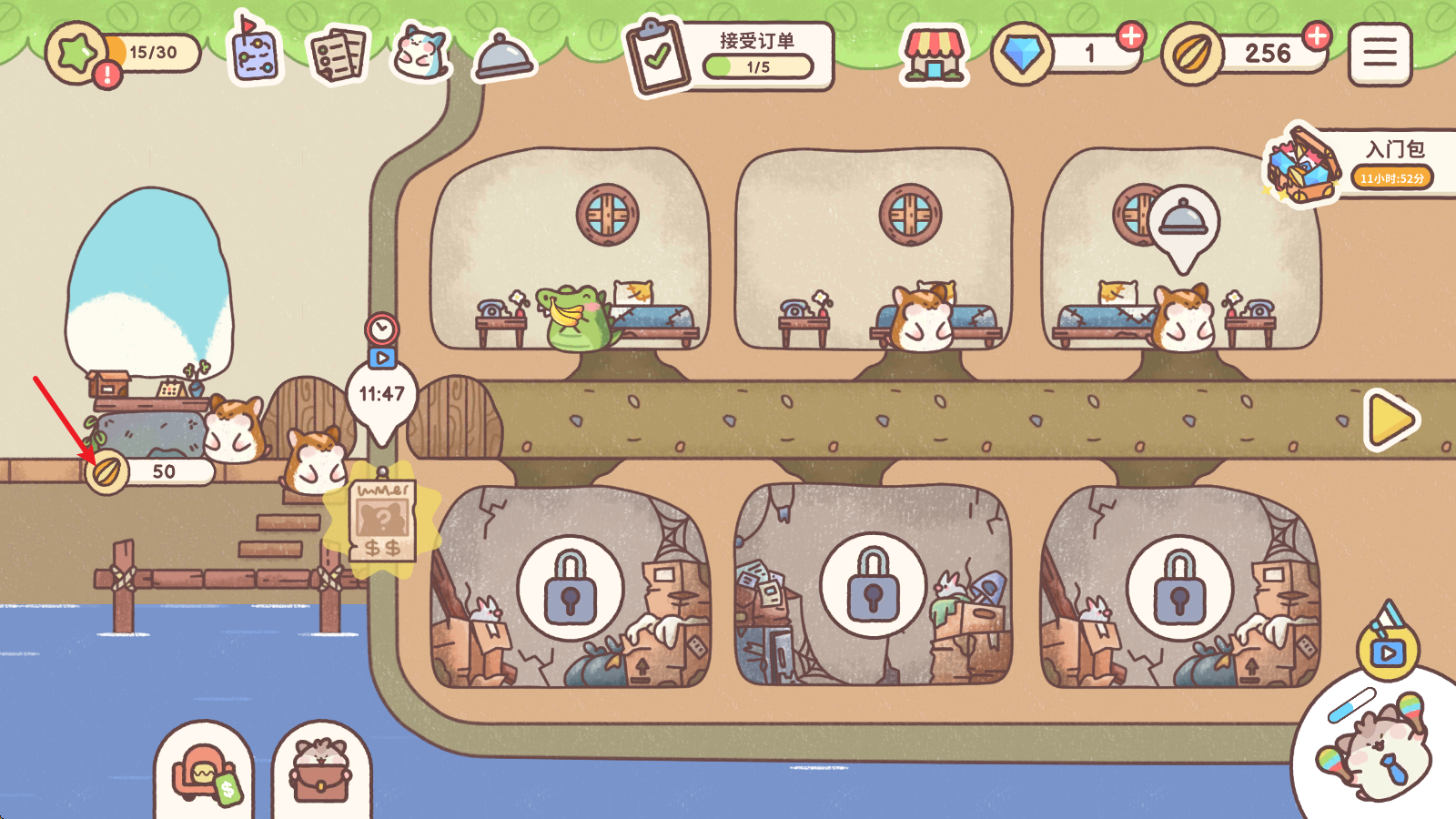
Task: Open the hamburger menu
Action: 1380,55
